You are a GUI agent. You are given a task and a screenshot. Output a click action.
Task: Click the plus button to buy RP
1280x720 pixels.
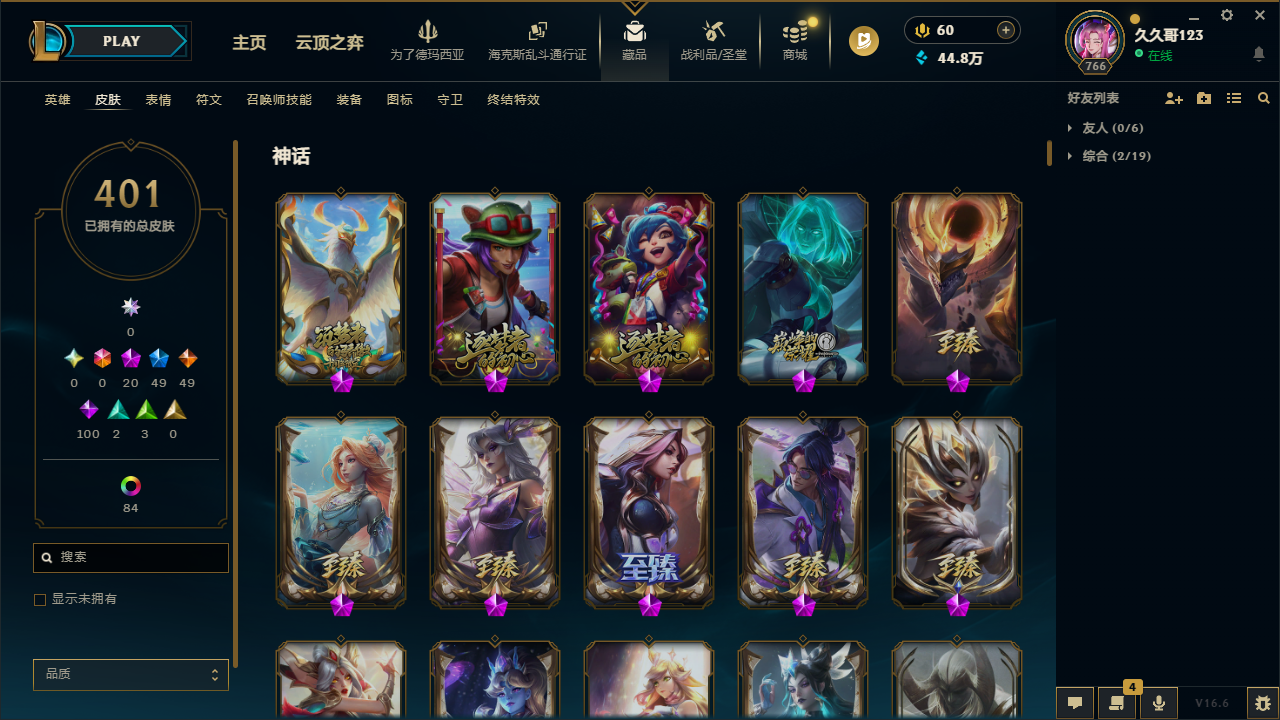[x=1004, y=30]
